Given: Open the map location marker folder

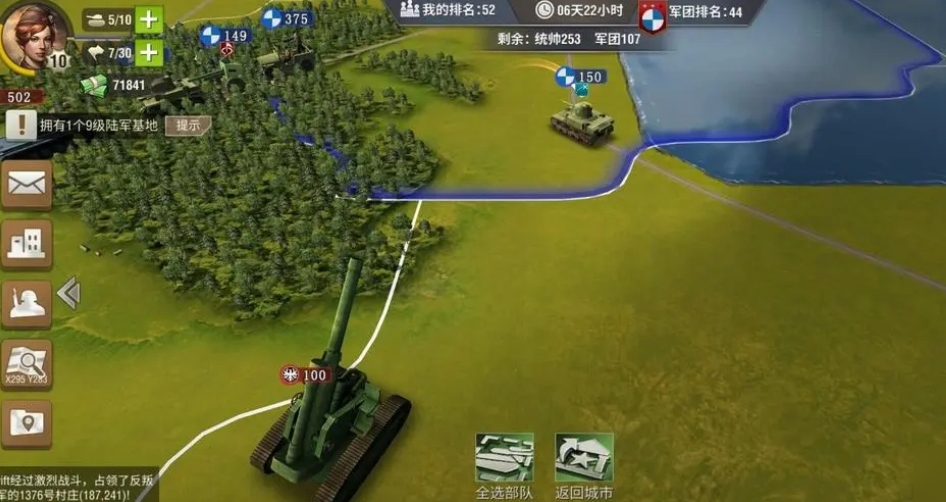Looking at the screenshot, I should 27,424.
